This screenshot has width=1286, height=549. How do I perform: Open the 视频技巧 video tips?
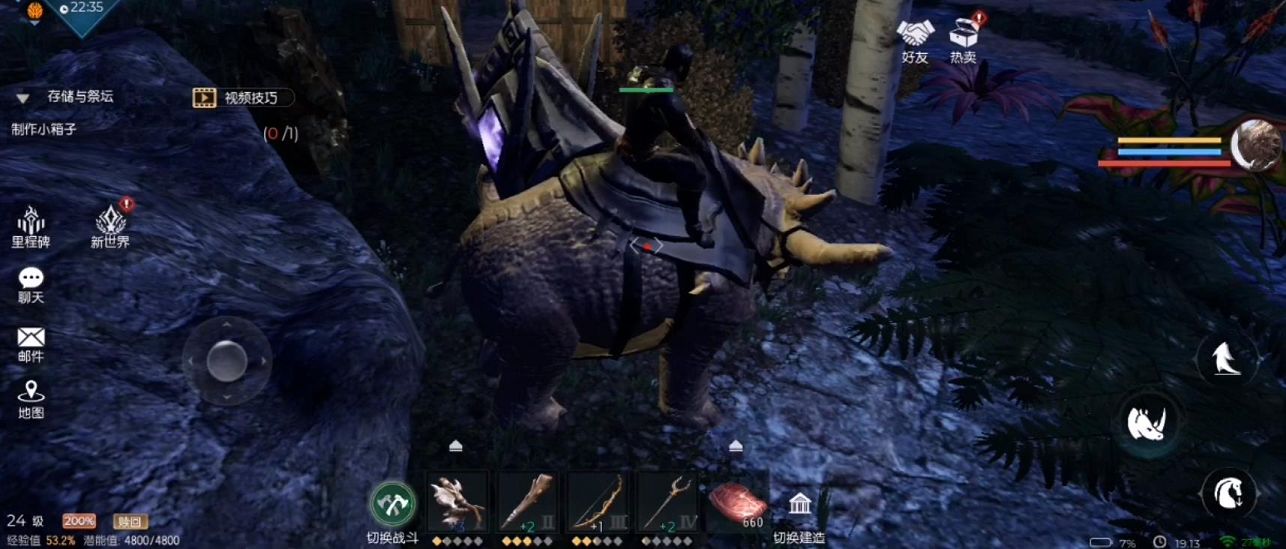(x=244, y=97)
